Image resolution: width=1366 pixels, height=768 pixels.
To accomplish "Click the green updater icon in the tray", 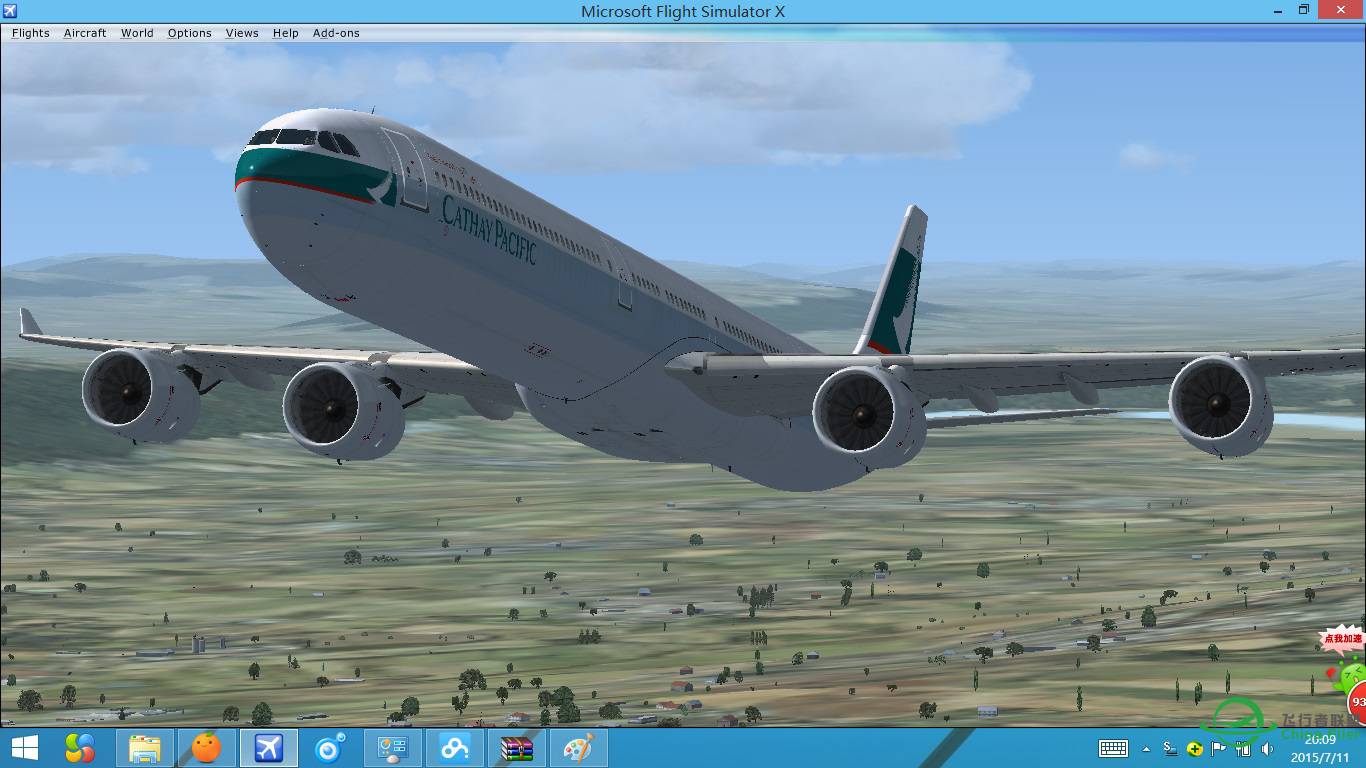I will (x=1194, y=748).
